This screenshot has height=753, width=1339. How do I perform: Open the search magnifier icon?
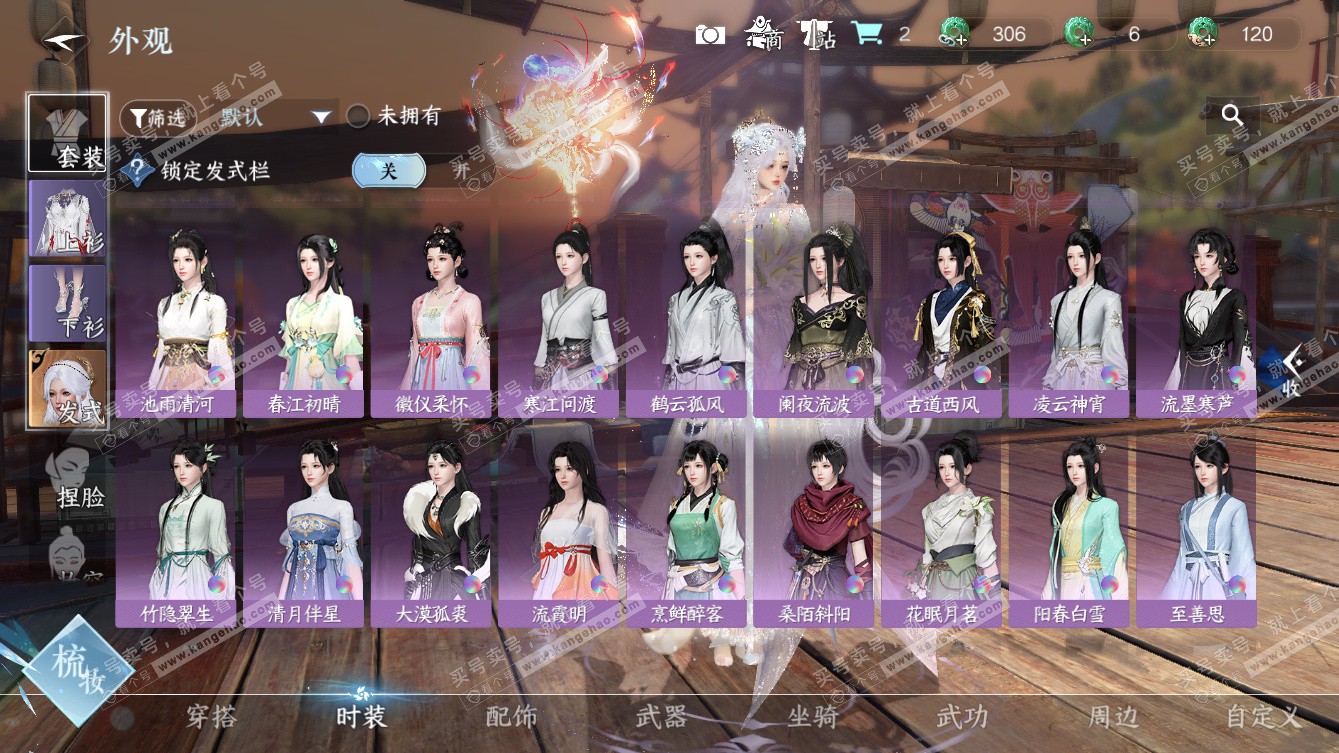1232,115
